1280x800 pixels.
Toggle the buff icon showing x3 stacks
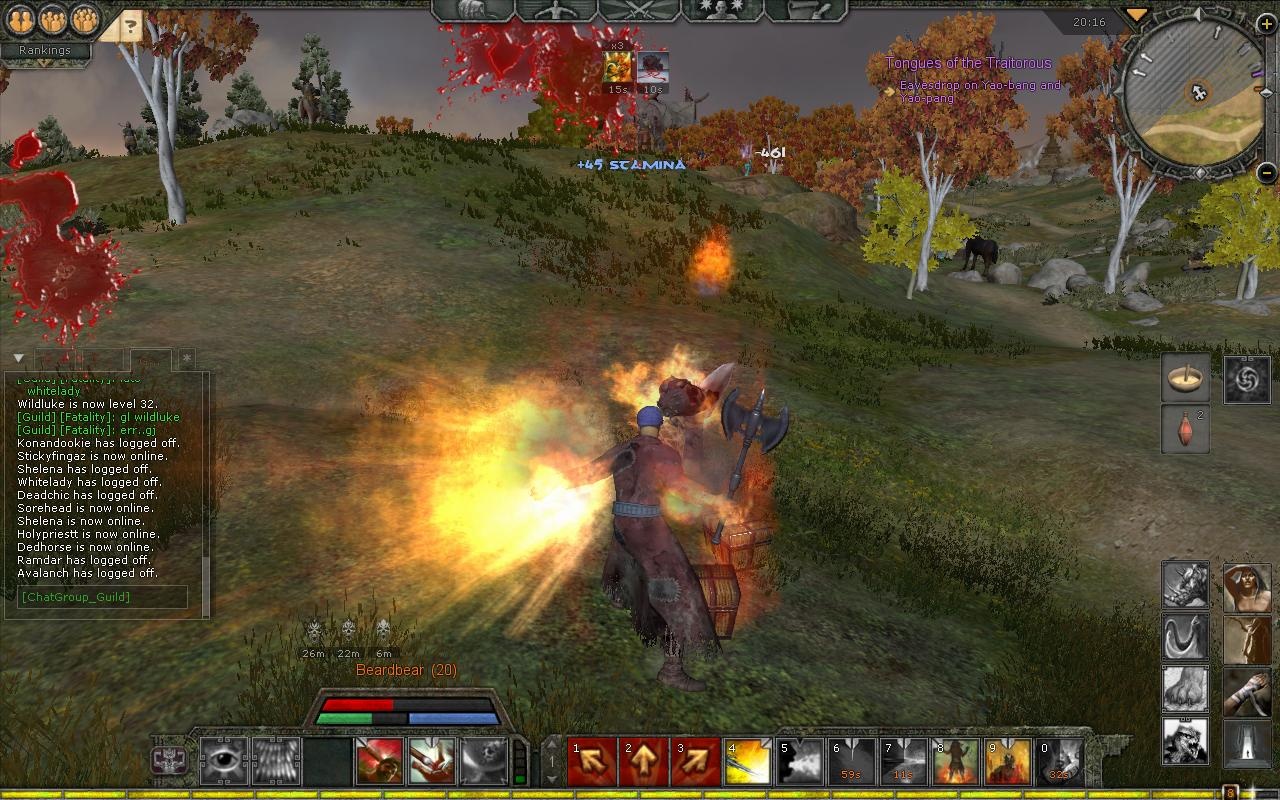click(618, 67)
